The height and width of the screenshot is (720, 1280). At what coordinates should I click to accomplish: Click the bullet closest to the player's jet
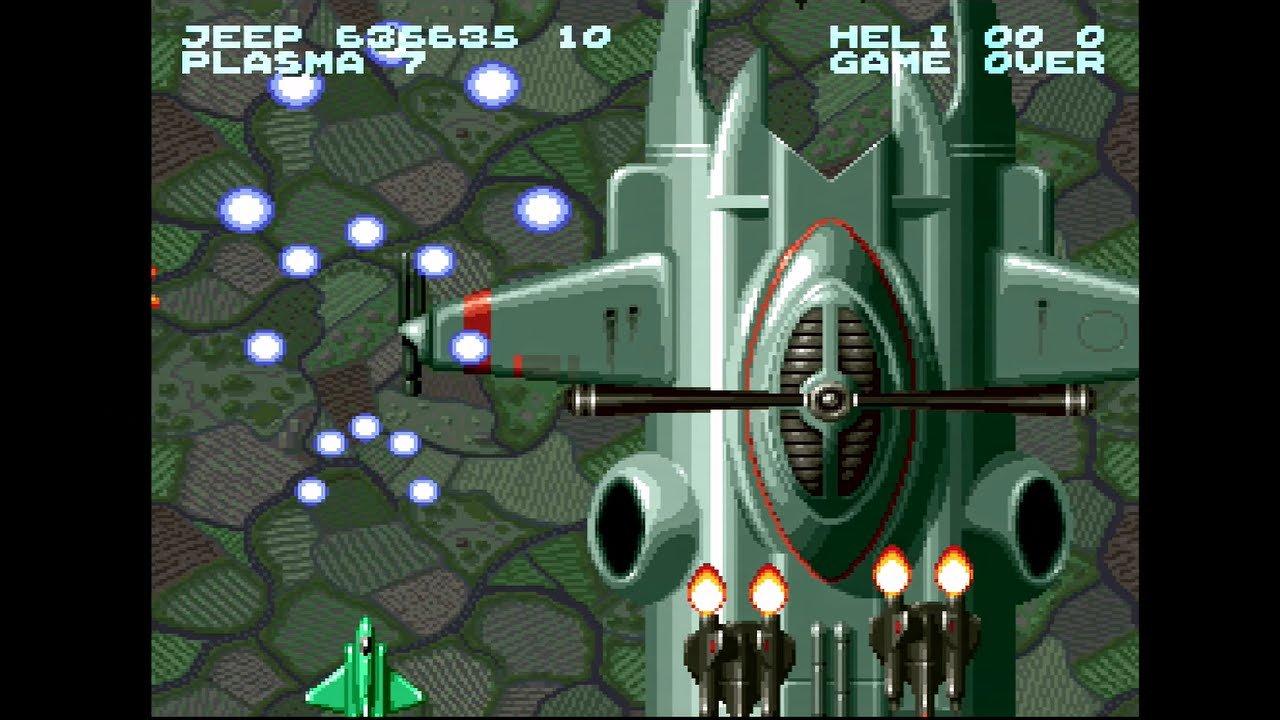click(310, 490)
